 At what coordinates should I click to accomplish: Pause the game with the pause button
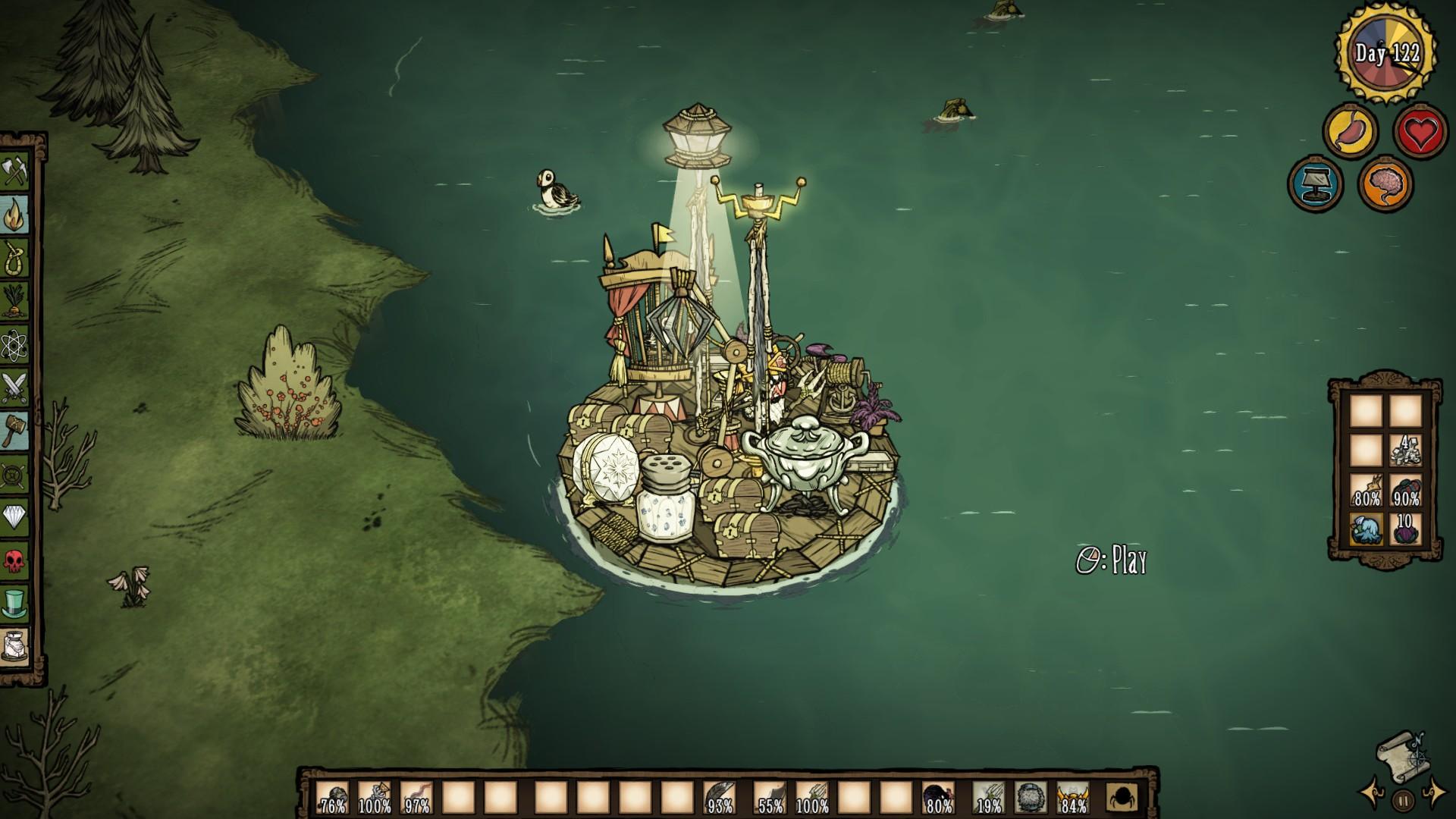pyautogui.click(x=1403, y=799)
